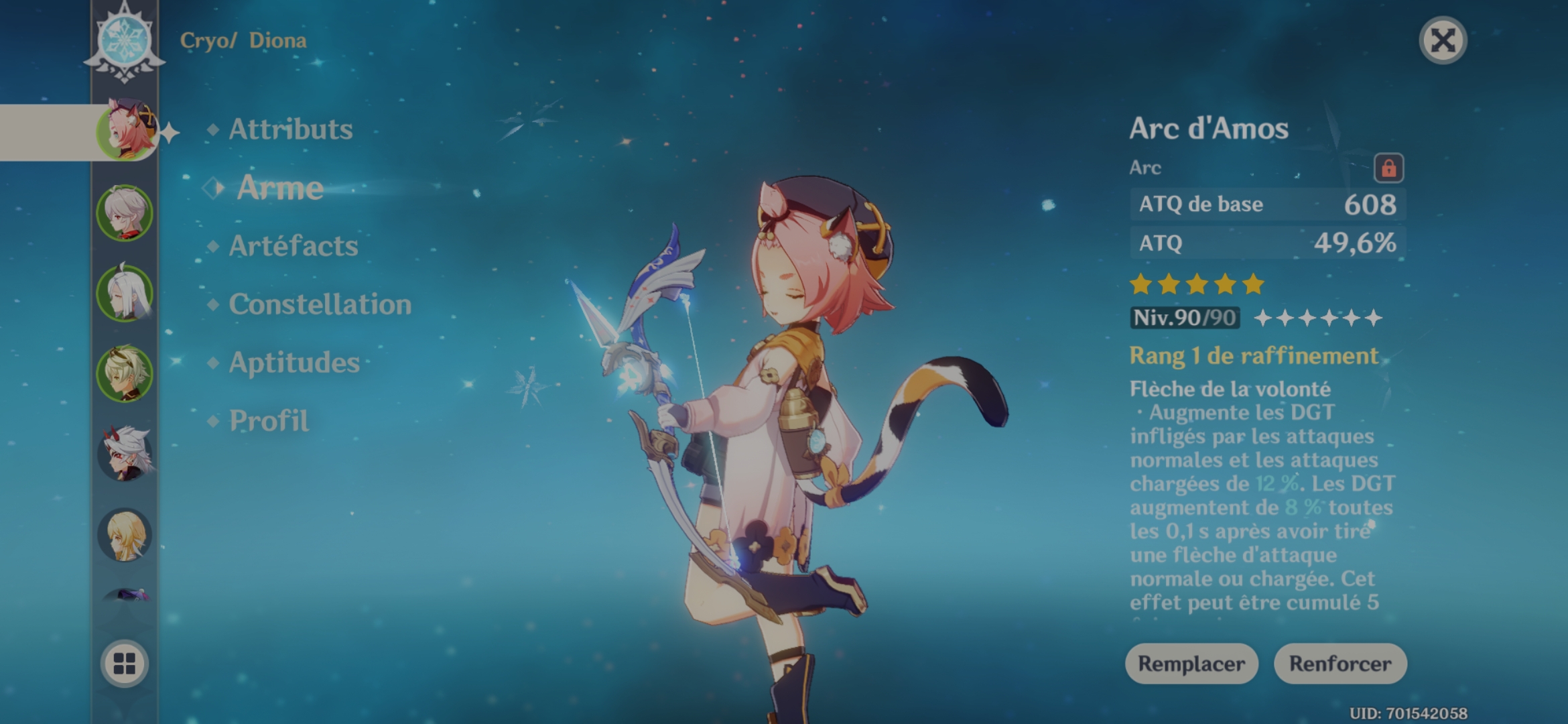Screen dimensions: 1568x724
Task: Expand the Attributs section
Action: tap(289, 130)
